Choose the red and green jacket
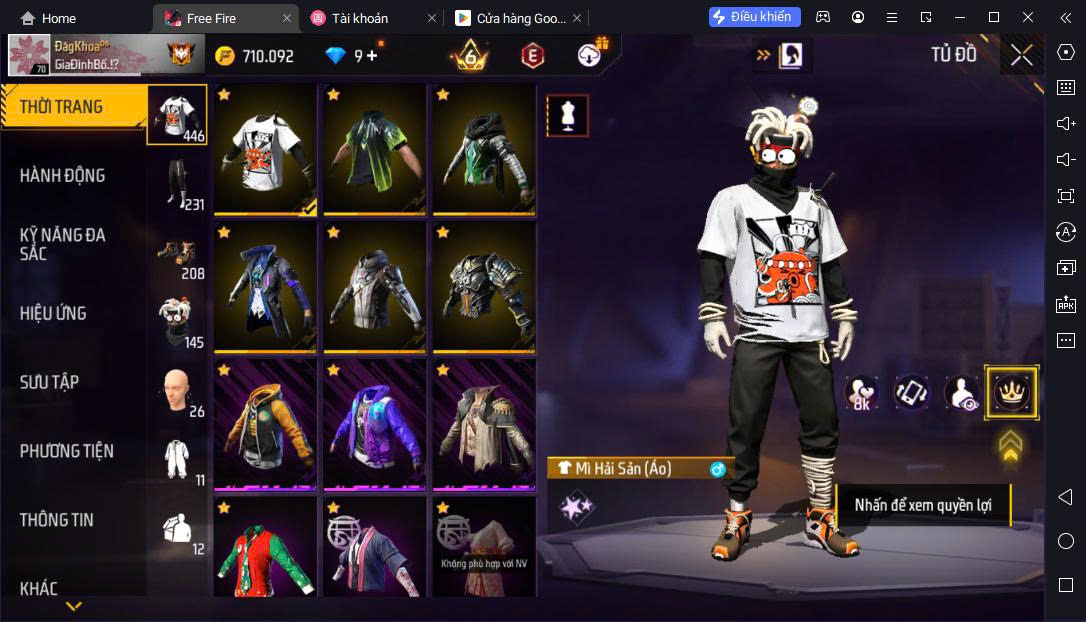 (265, 550)
